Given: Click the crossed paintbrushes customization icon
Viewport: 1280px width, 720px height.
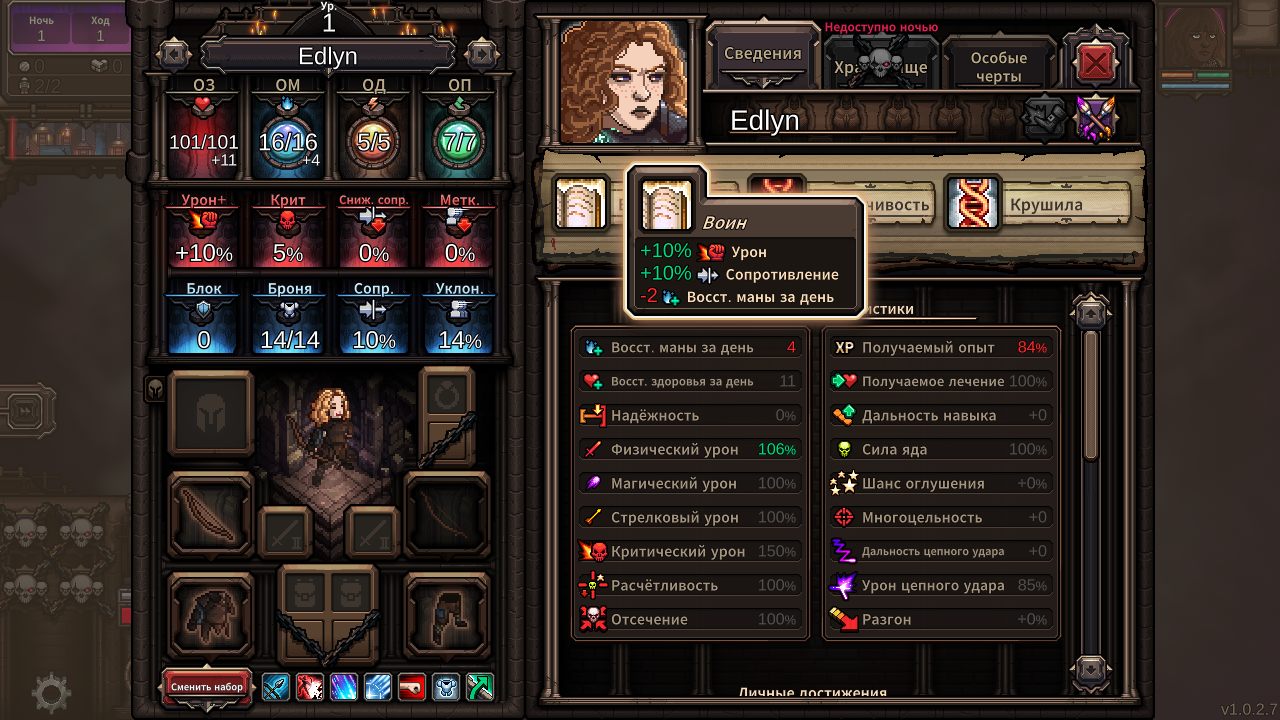Looking at the screenshot, I should point(1097,119).
